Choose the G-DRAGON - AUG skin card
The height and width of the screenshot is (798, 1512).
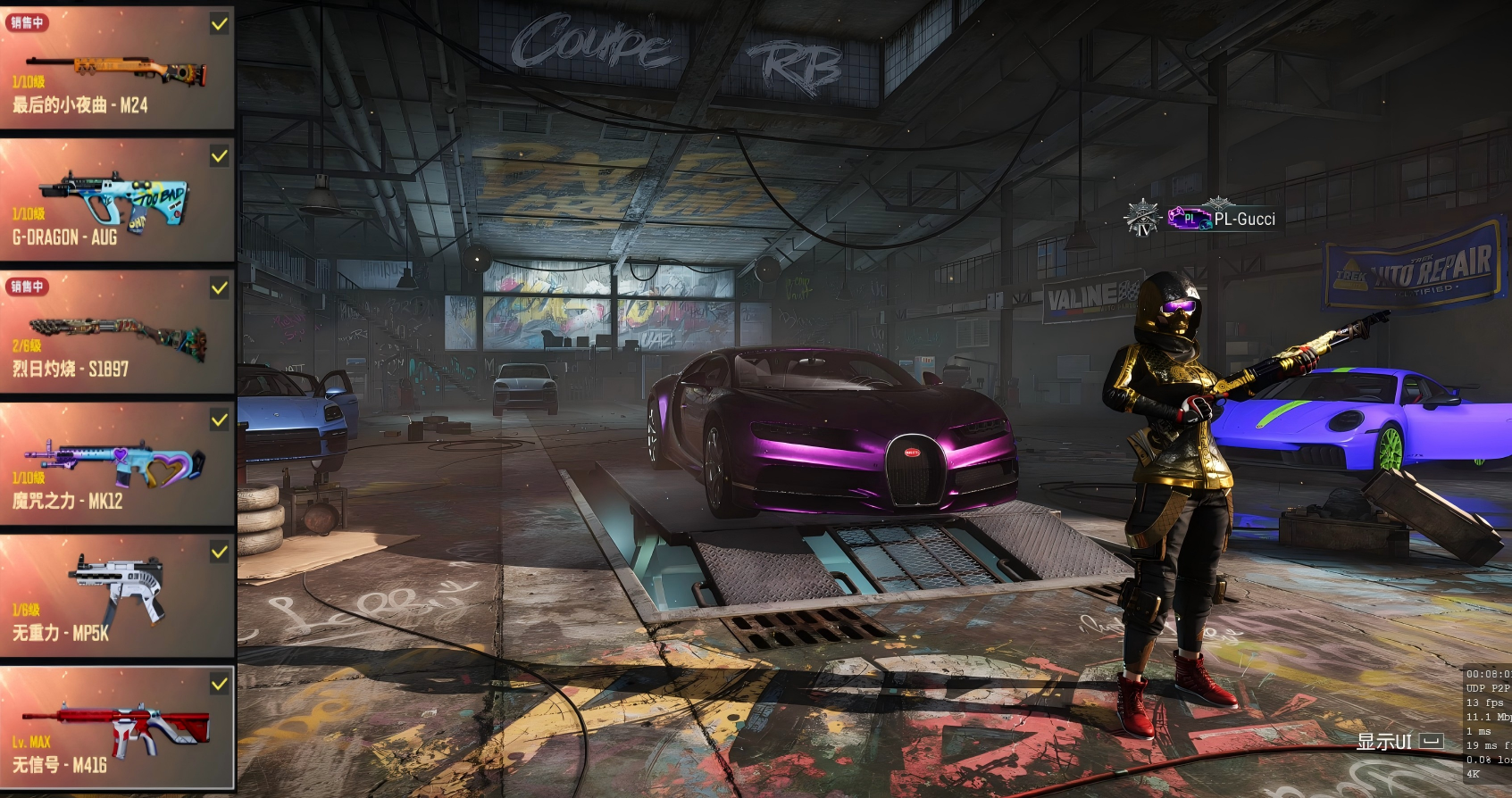(116, 200)
